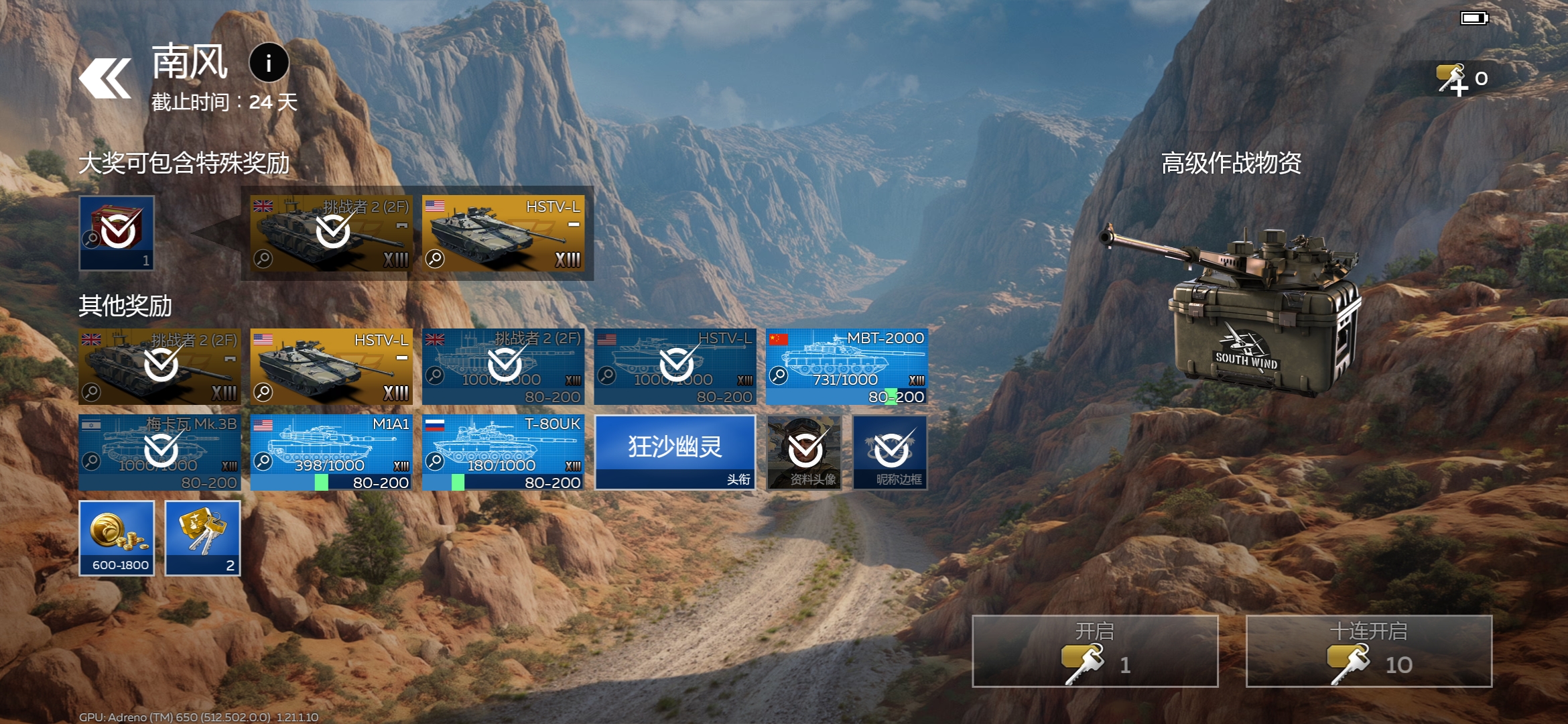Select the T-80UK blueprint reward card

click(x=503, y=452)
